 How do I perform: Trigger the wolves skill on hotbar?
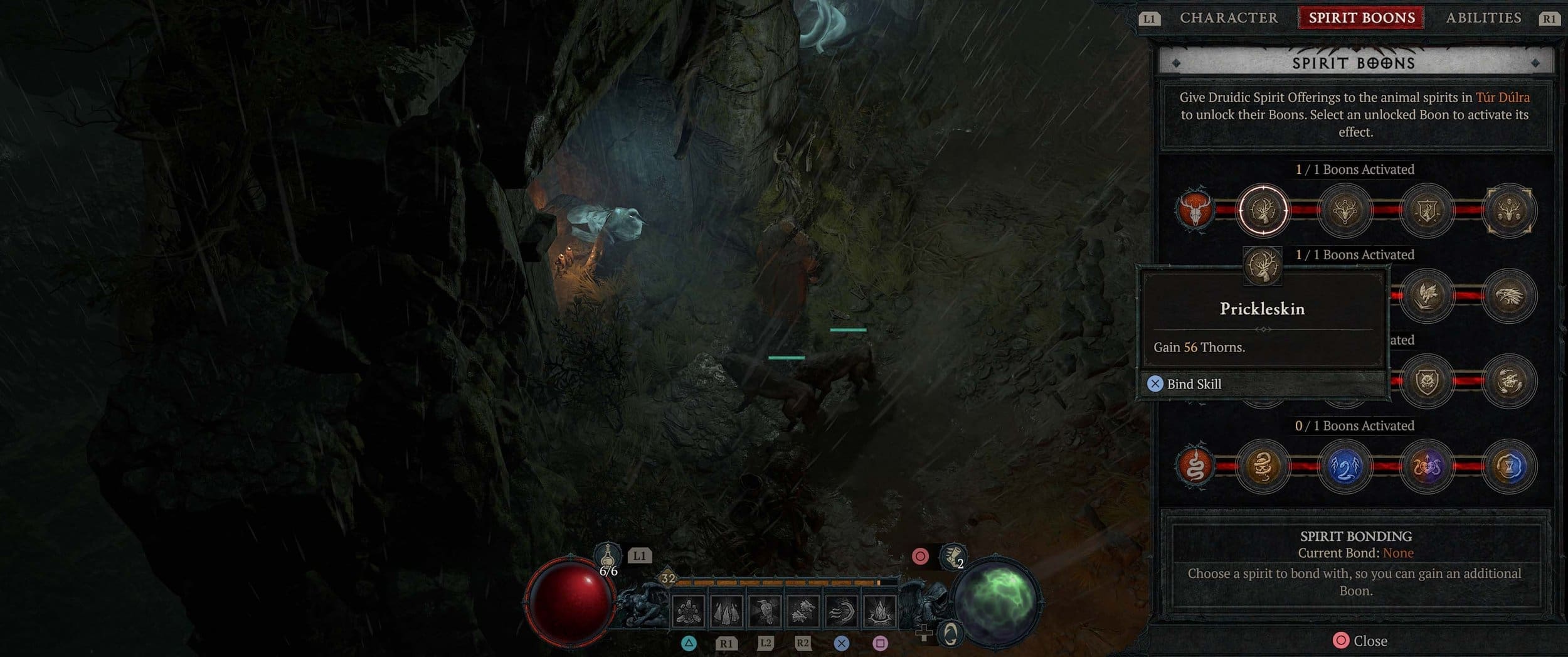(x=803, y=611)
